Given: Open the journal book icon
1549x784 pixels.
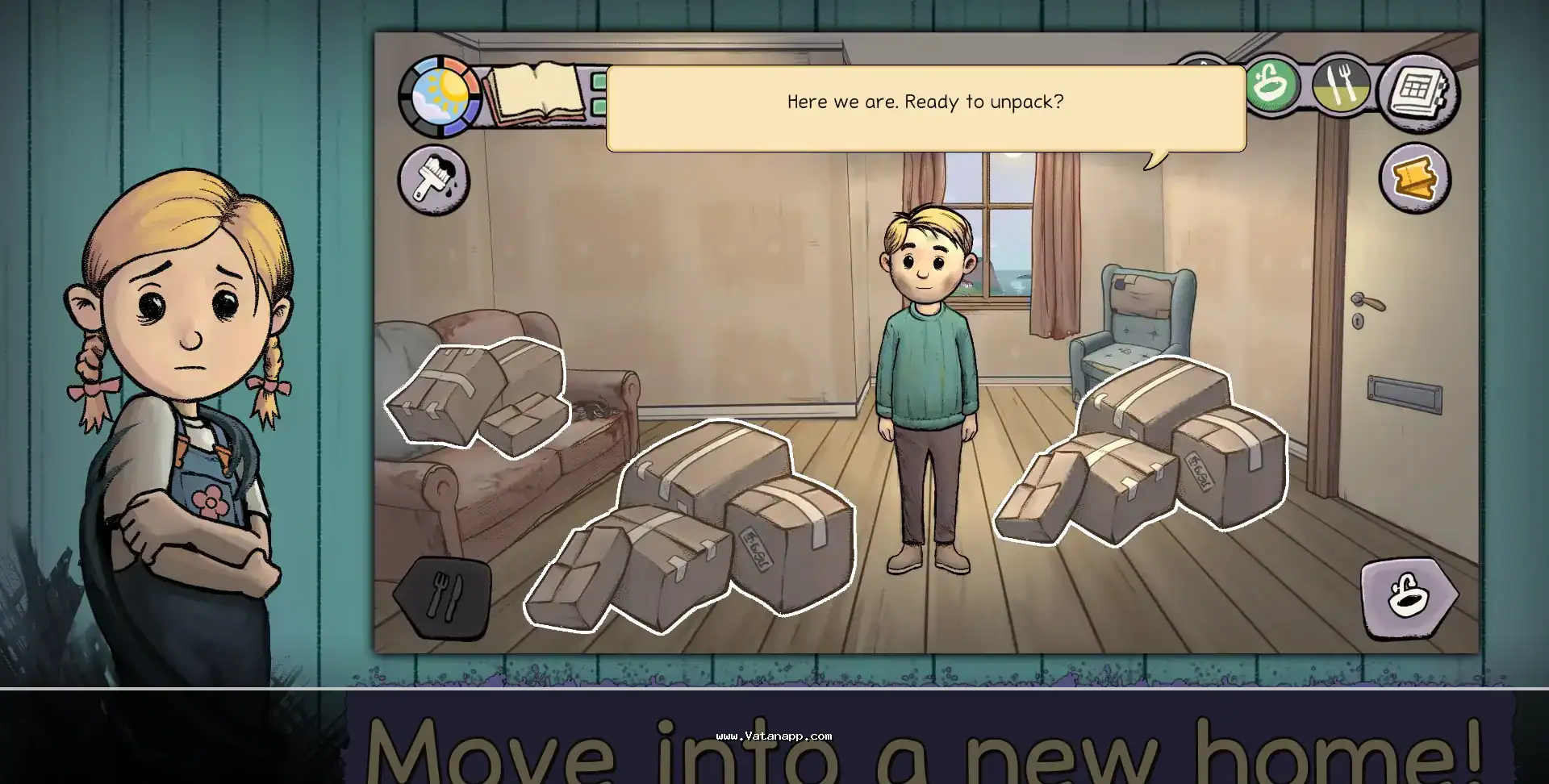Looking at the screenshot, I should pyautogui.click(x=536, y=94).
